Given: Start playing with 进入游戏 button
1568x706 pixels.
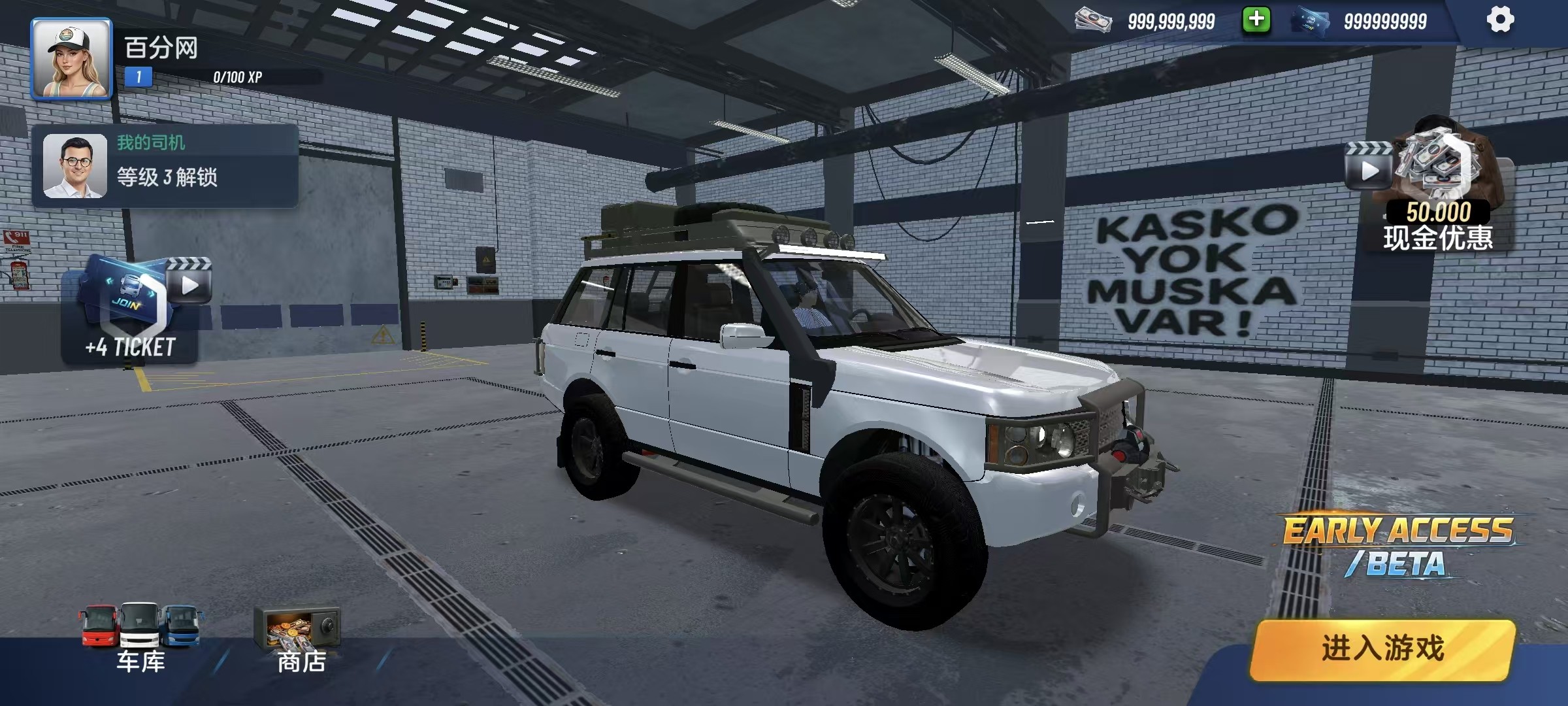Looking at the screenshot, I should point(1382,649).
